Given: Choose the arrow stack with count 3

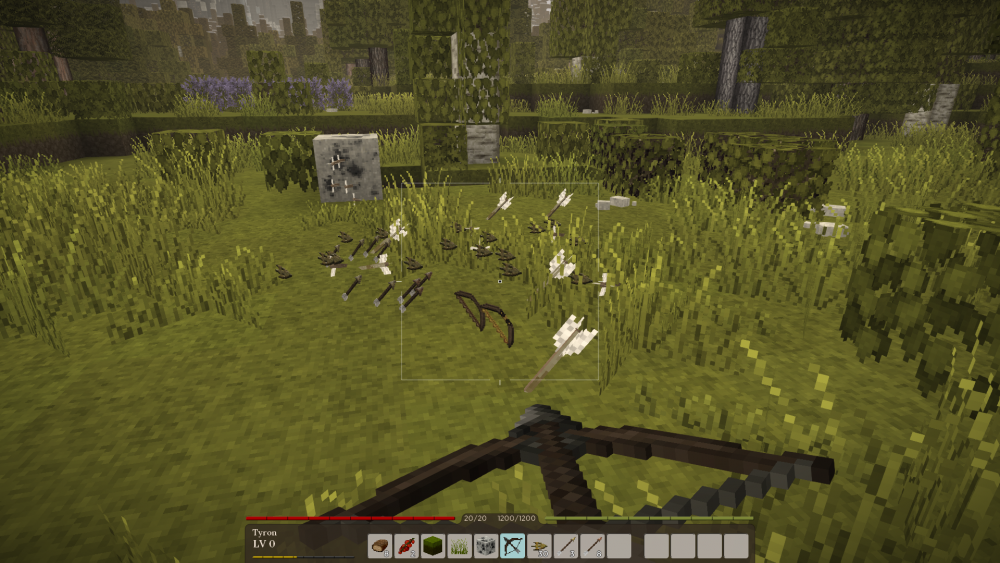Looking at the screenshot, I should click(566, 546).
